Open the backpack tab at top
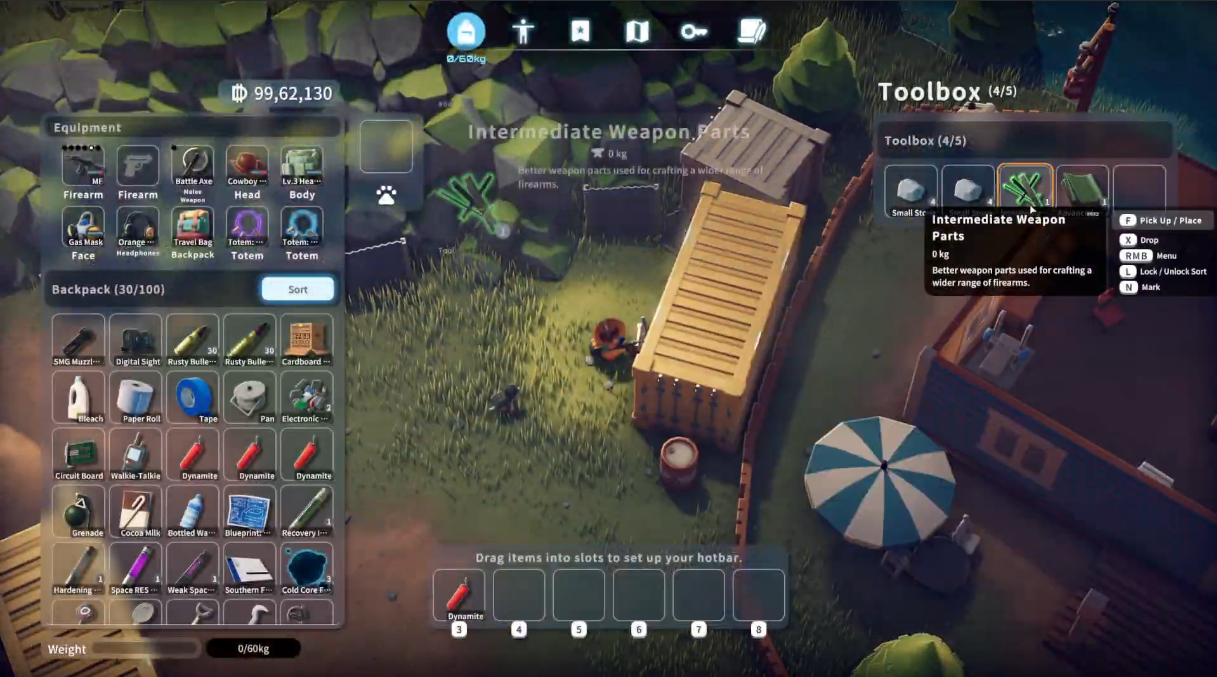The width and height of the screenshot is (1217, 677). tap(466, 32)
